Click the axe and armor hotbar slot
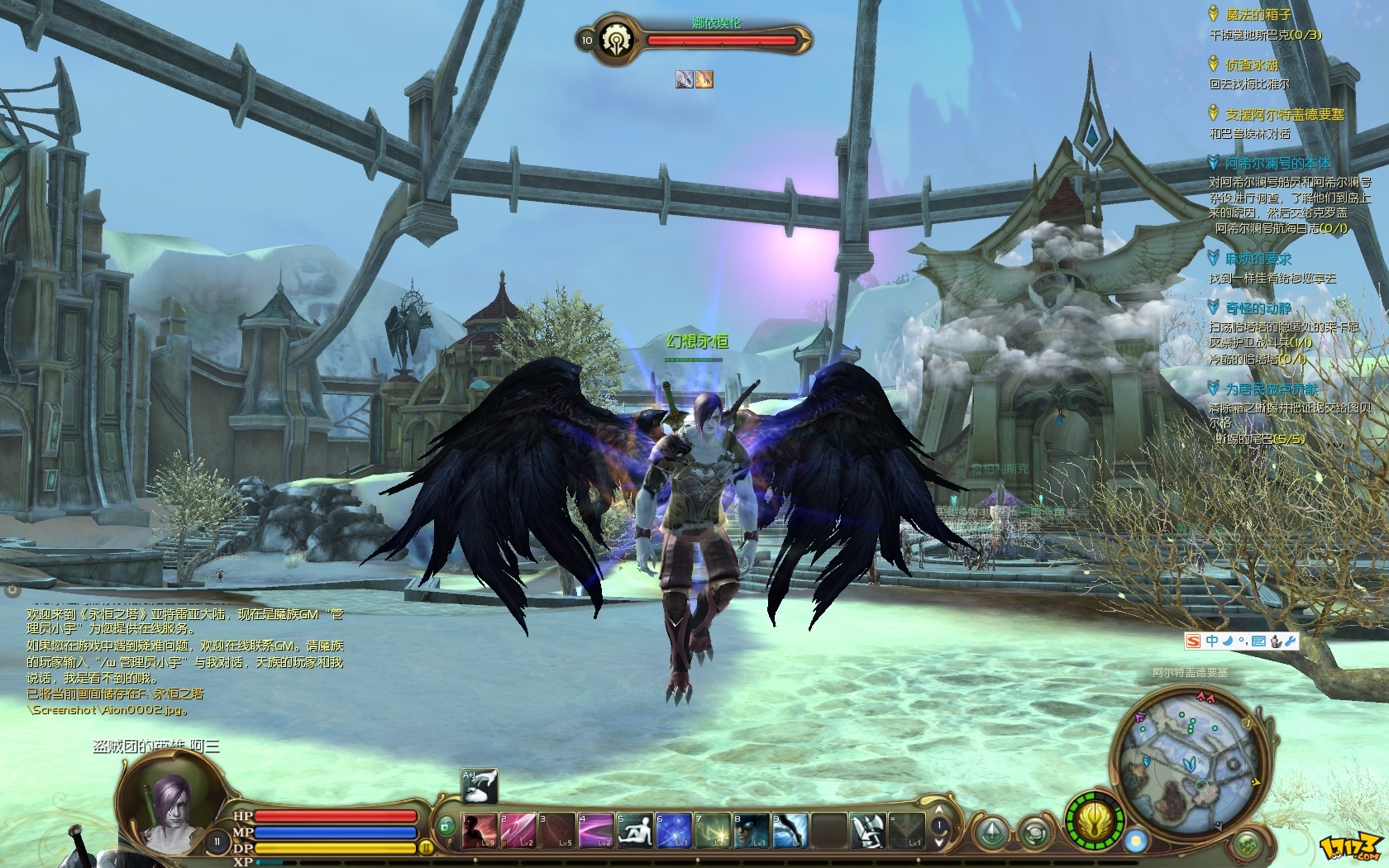This screenshot has height=868, width=1389. [x=868, y=830]
